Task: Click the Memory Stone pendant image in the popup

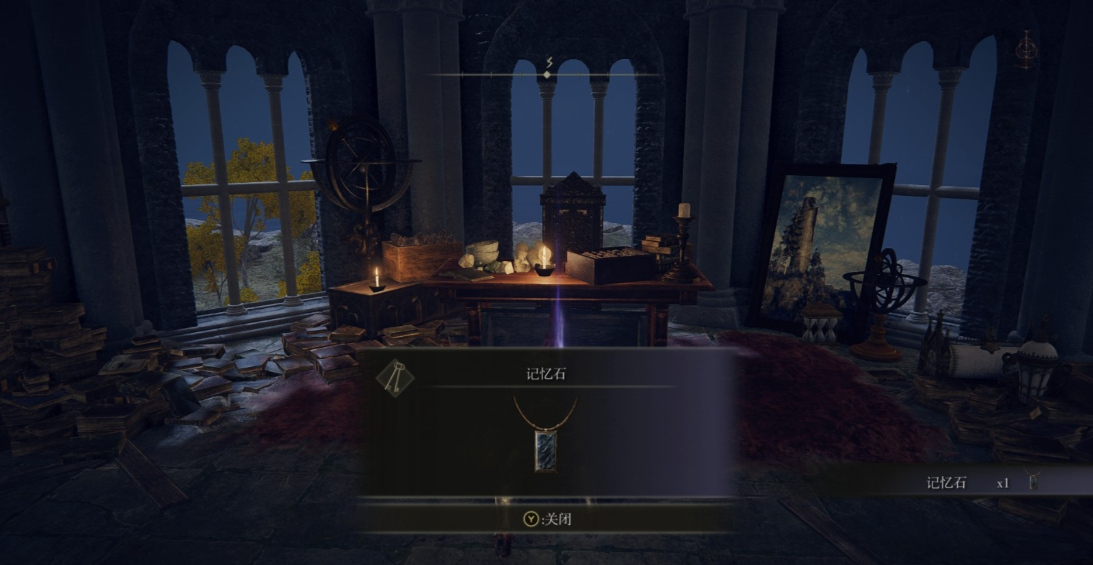Action: point(546,442)
